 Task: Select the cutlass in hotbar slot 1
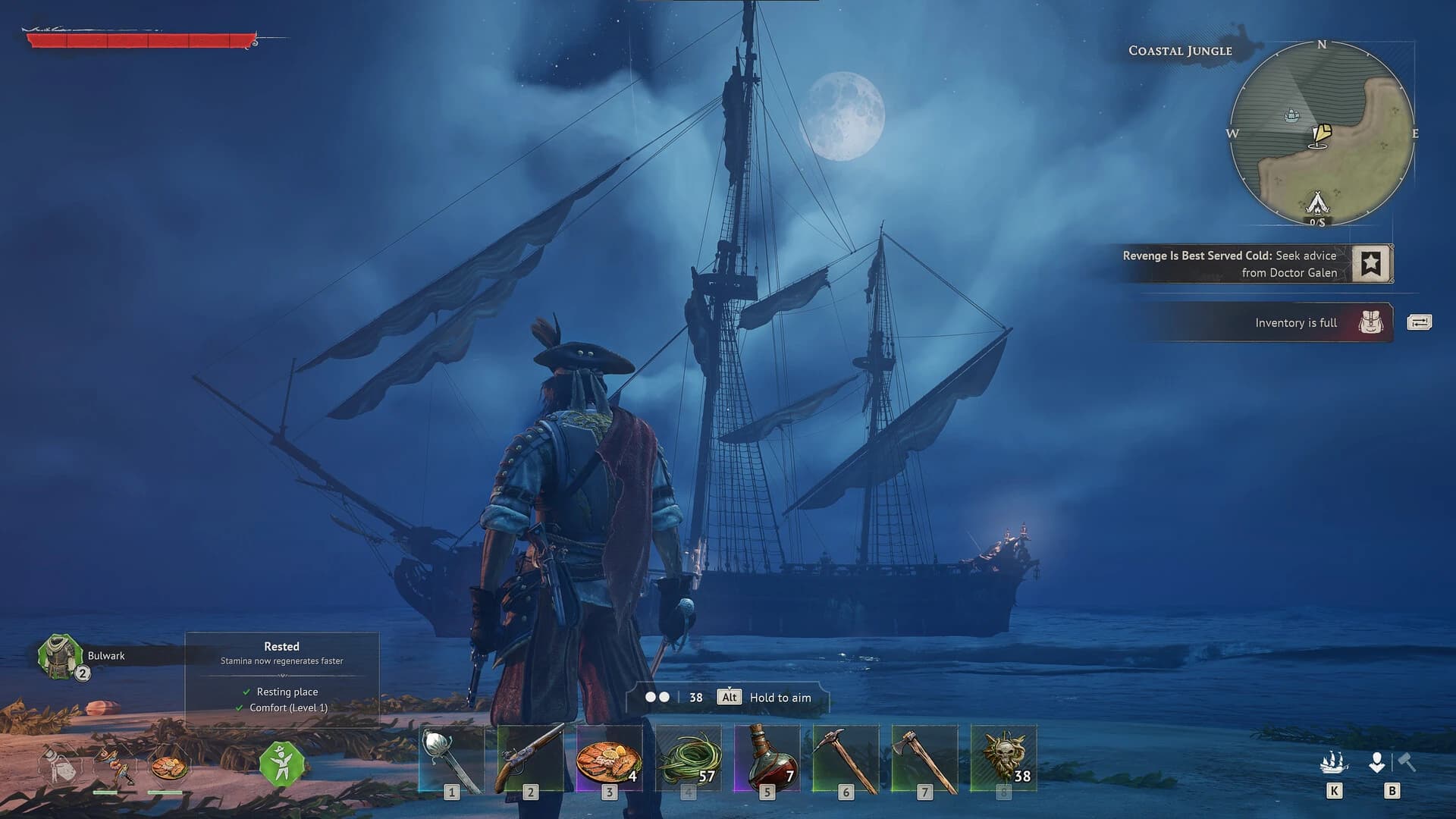pyautogui.click(x=451, y=758)
